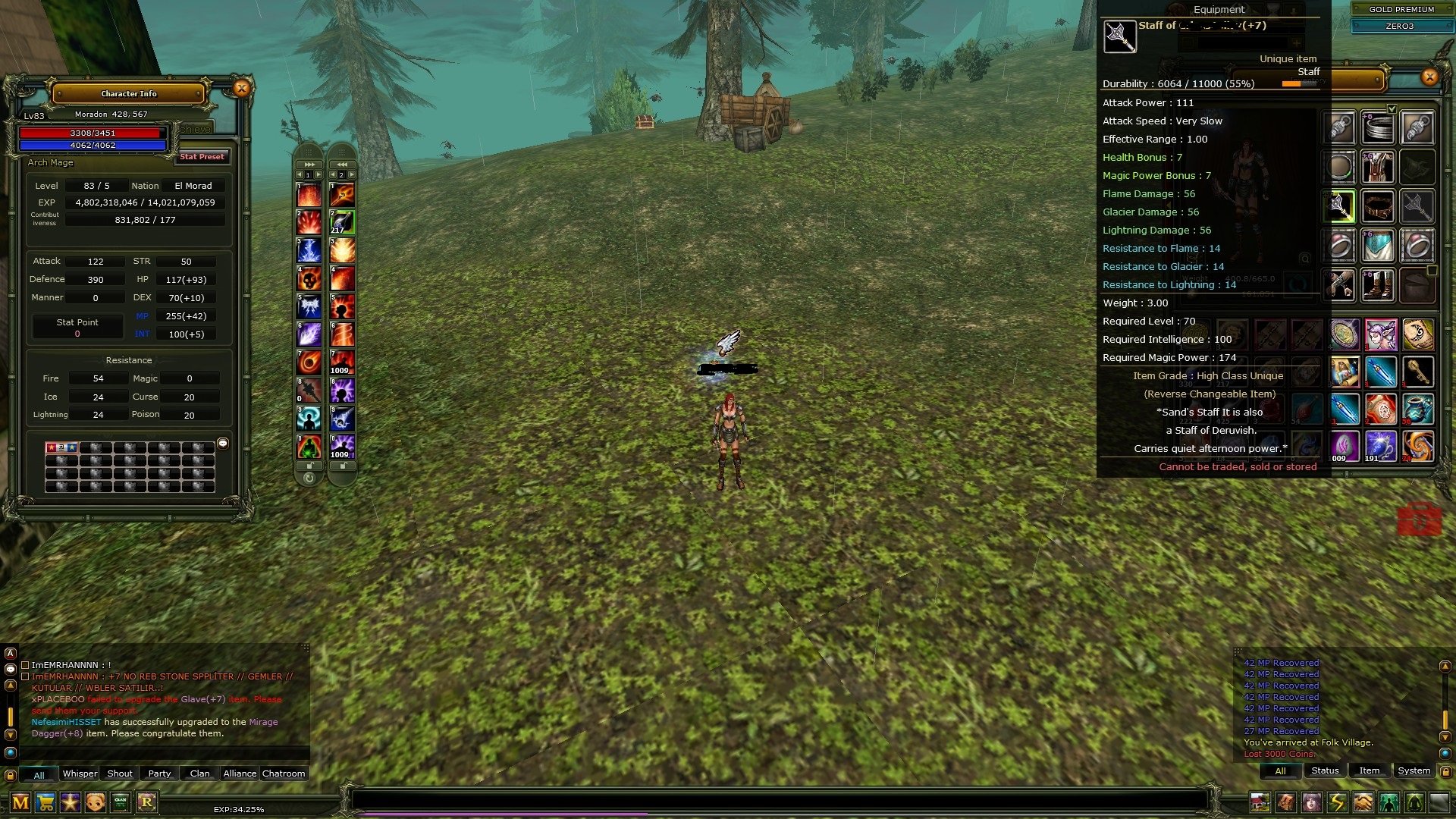Select the handshake trade icon in the hotbar
Viewport: 1456px width, 819px height.
pos(1362,802)
